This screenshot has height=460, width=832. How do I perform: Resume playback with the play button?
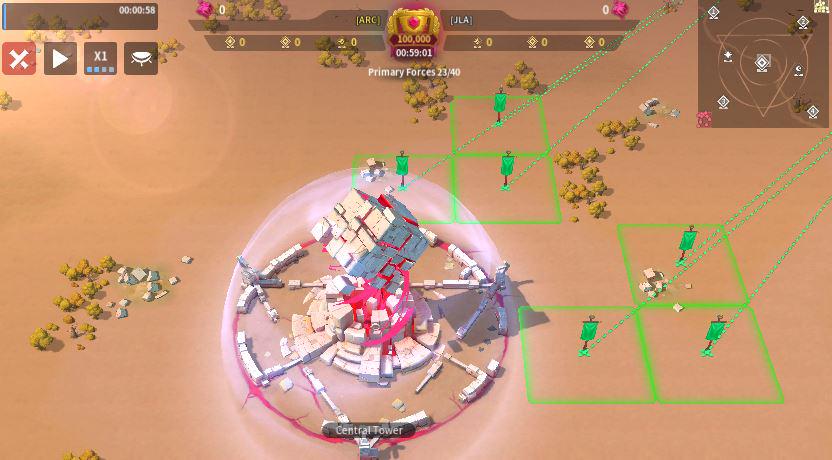[x=60, y=58]
